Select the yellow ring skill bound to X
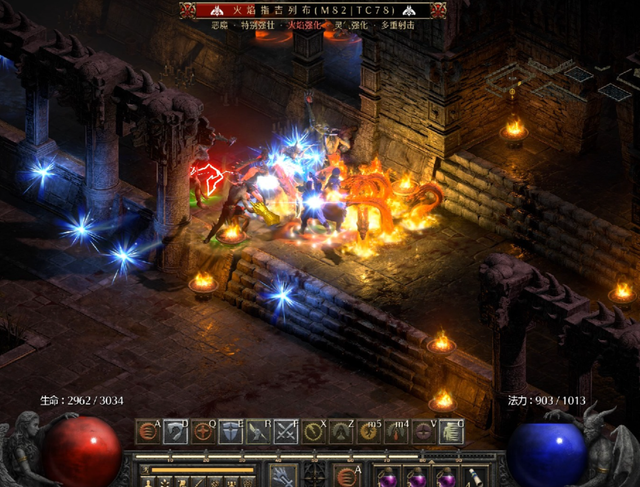 315,432
